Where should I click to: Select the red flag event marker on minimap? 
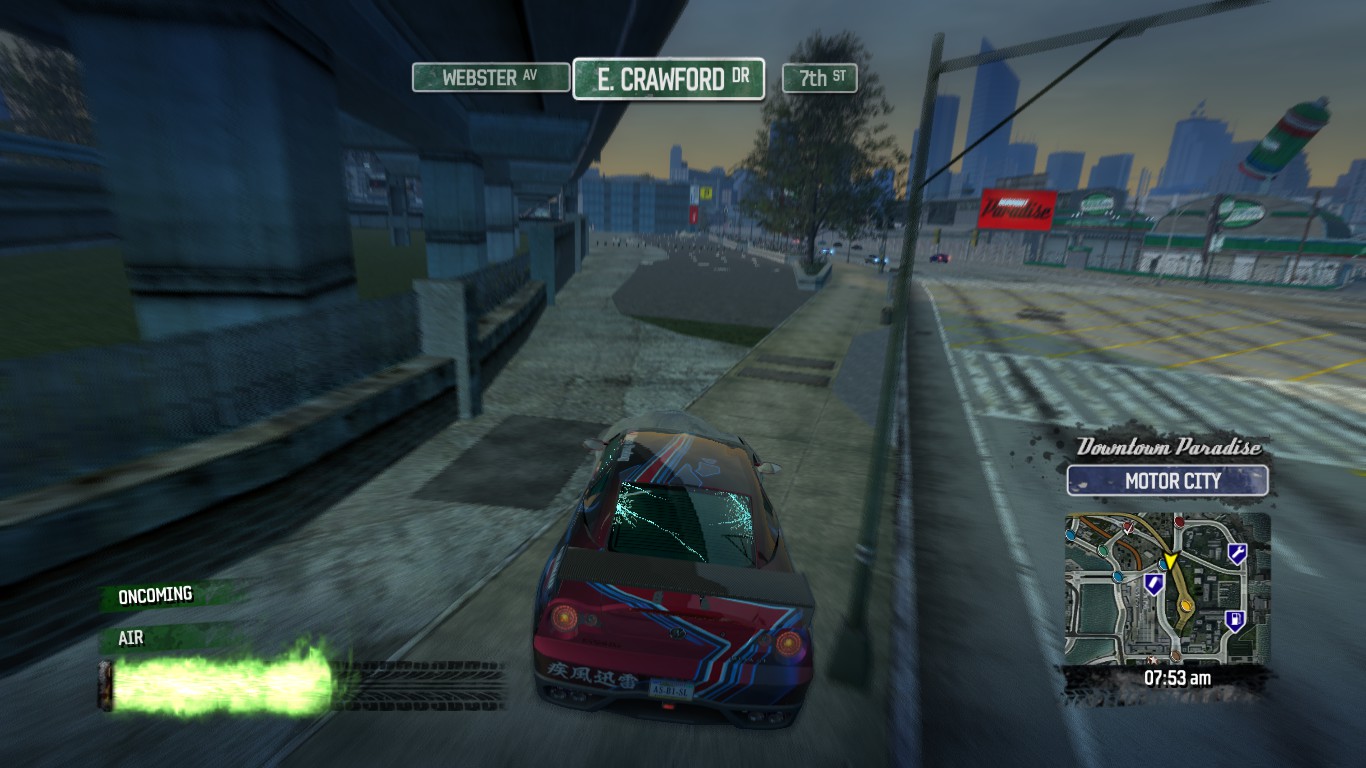1128,527
